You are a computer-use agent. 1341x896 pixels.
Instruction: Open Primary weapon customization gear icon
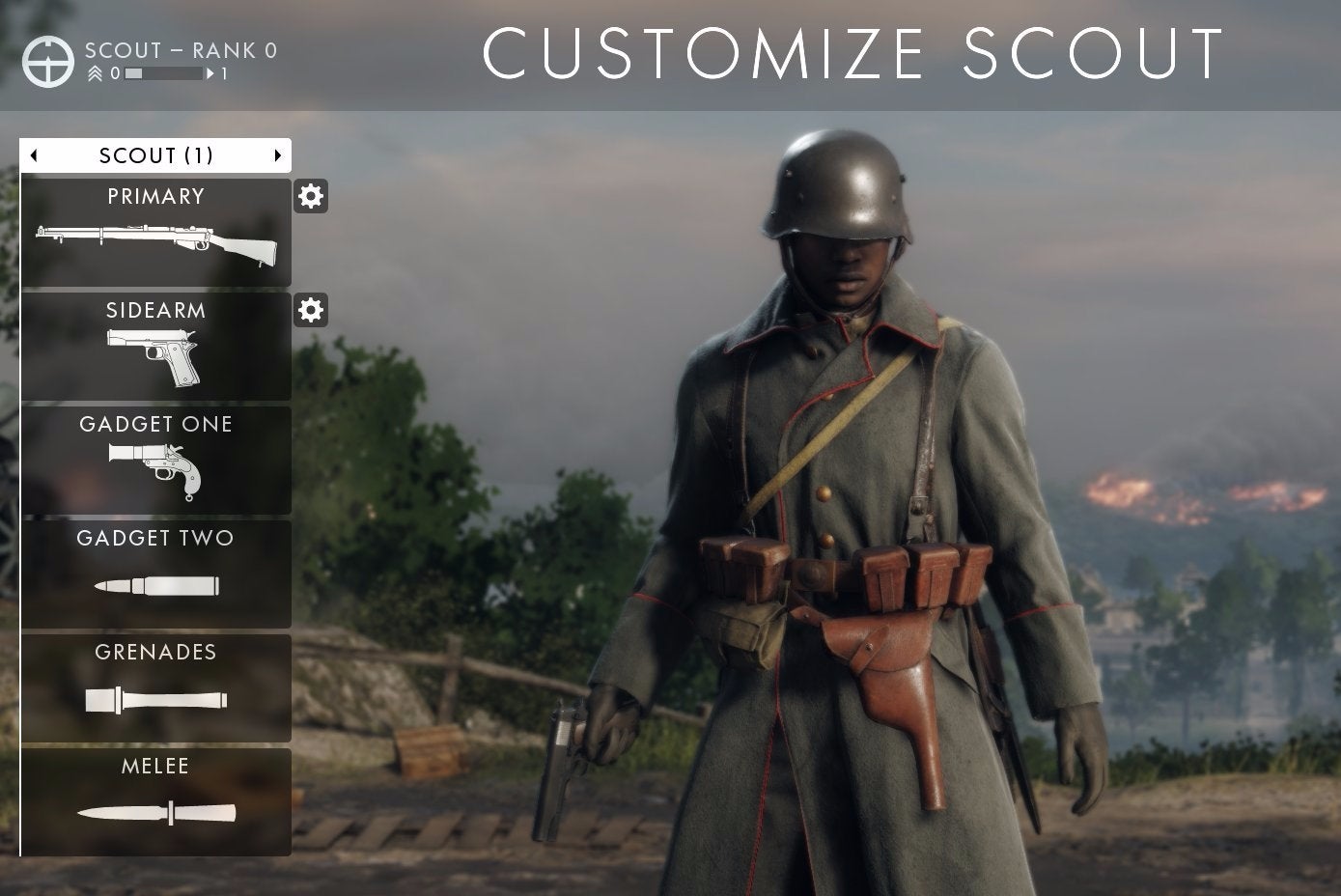tap(310, 196)
